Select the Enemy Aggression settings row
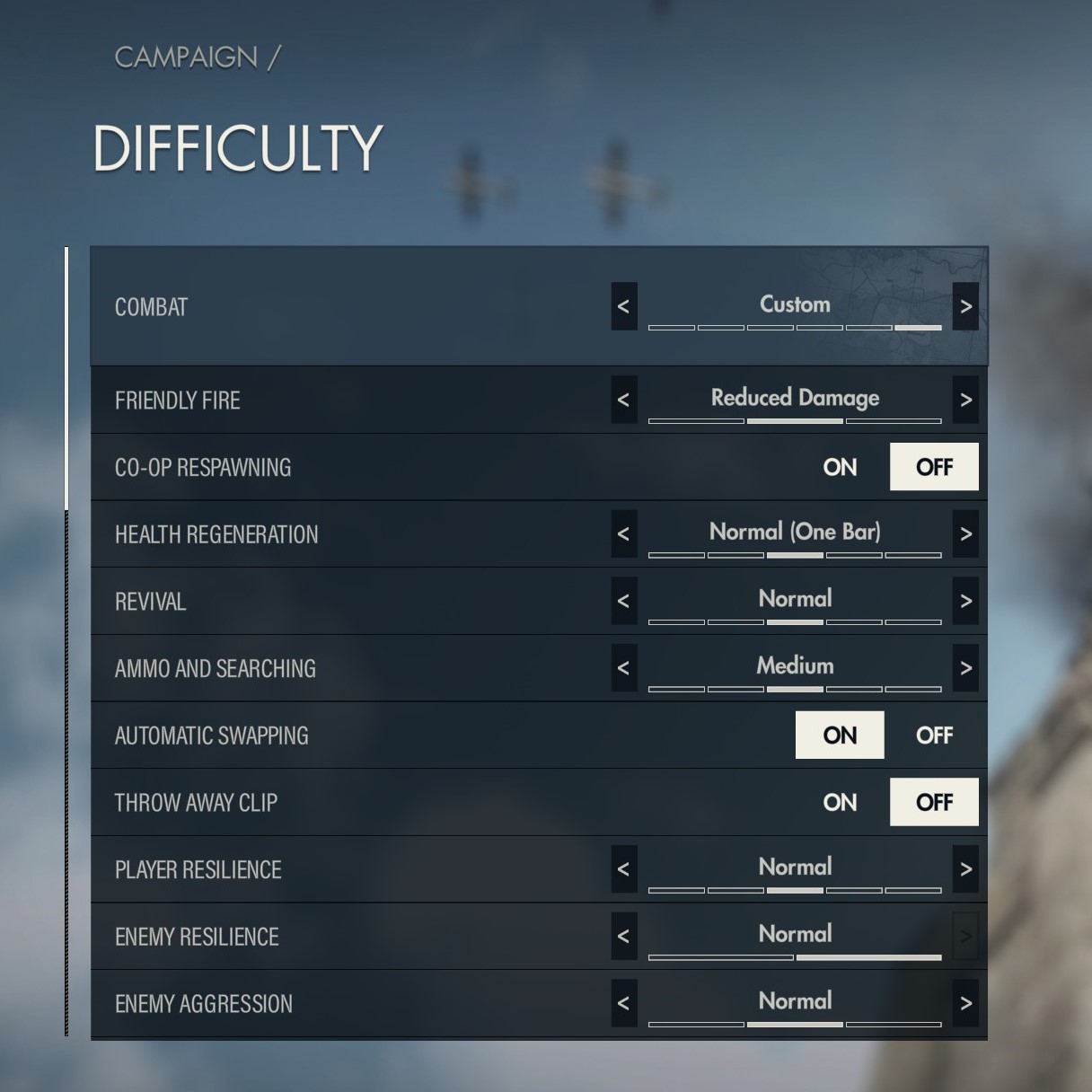 359,1004
